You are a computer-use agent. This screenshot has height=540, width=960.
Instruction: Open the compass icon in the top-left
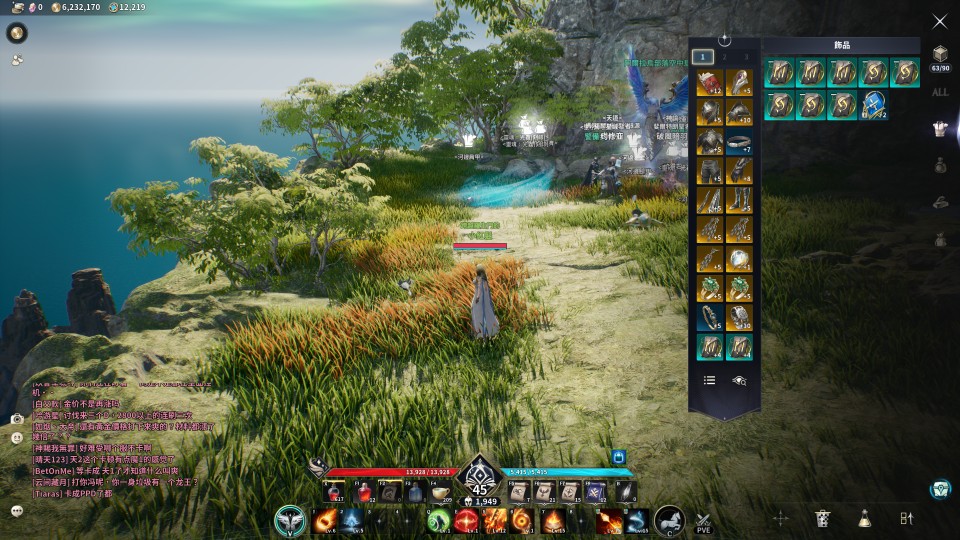point(17,33)
